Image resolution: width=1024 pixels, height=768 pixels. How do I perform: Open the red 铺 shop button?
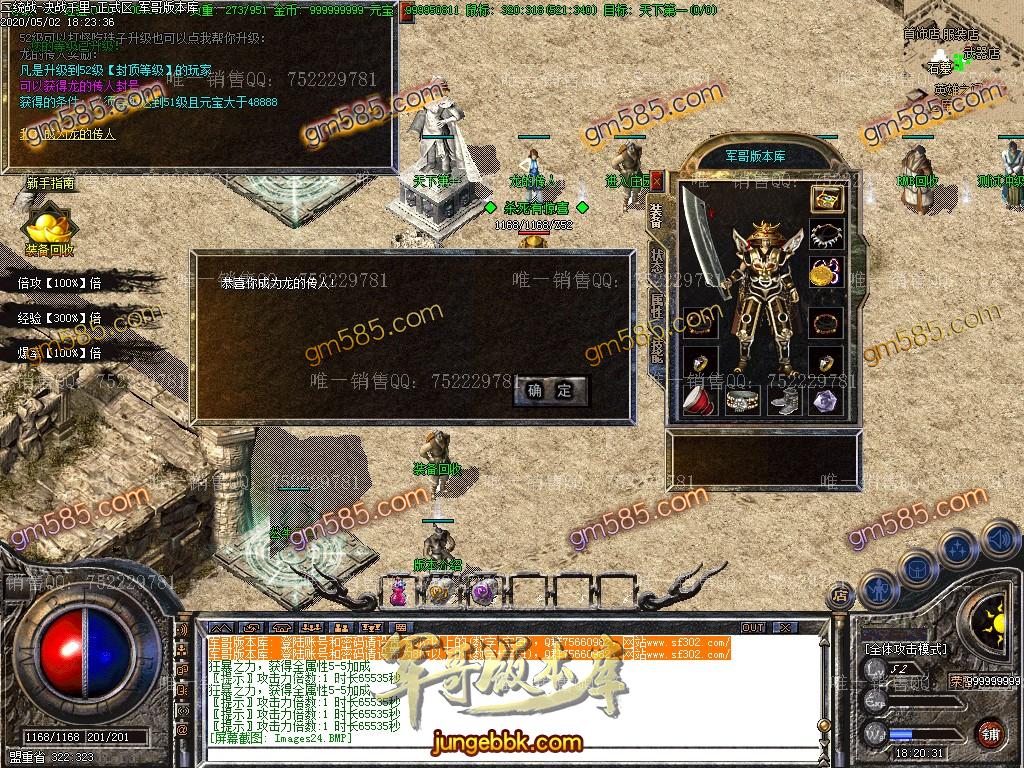[x=989, y=733]
